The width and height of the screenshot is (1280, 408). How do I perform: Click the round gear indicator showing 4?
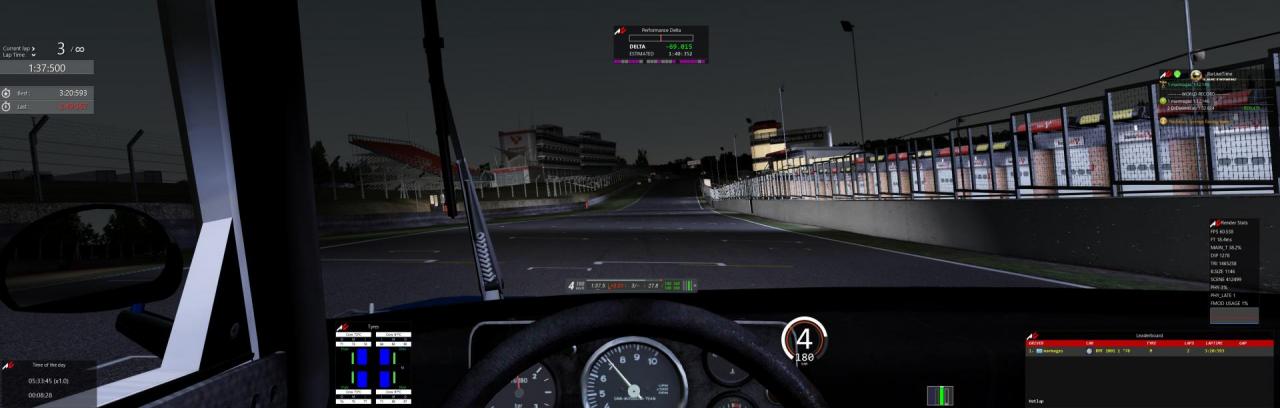point(804,338)
